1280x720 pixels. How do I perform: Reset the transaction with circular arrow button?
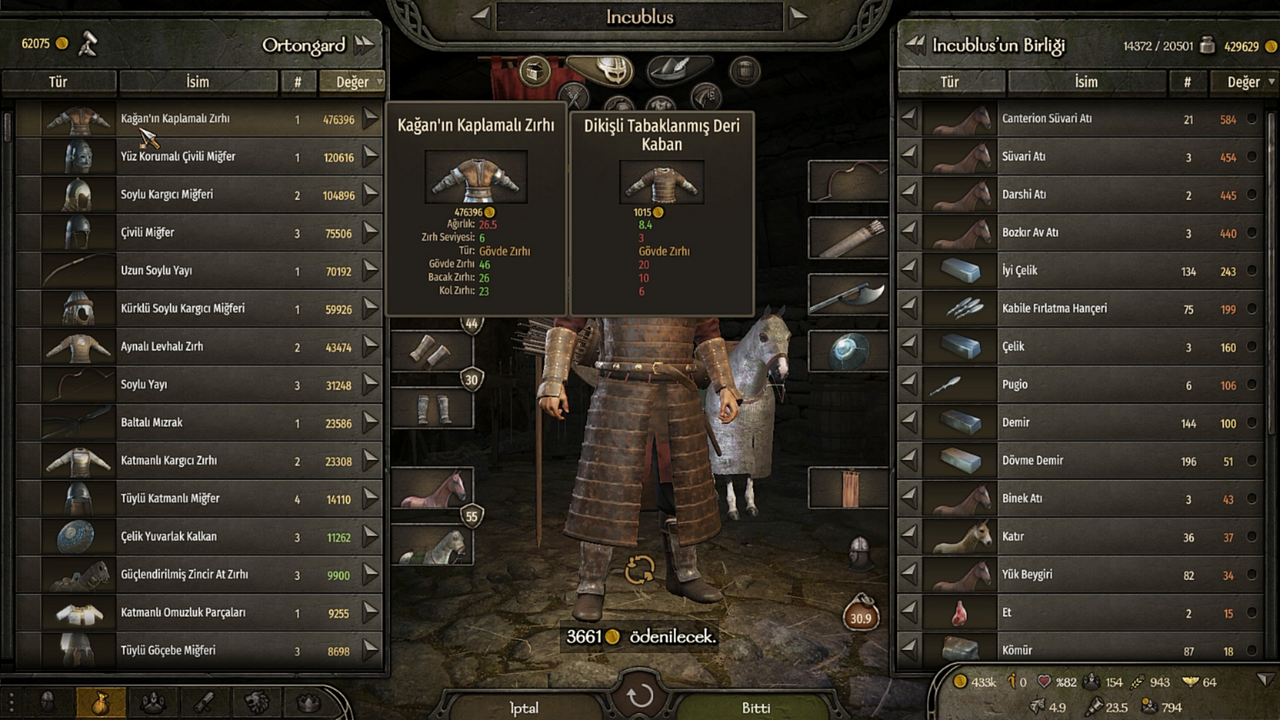[x=640, y=696]
